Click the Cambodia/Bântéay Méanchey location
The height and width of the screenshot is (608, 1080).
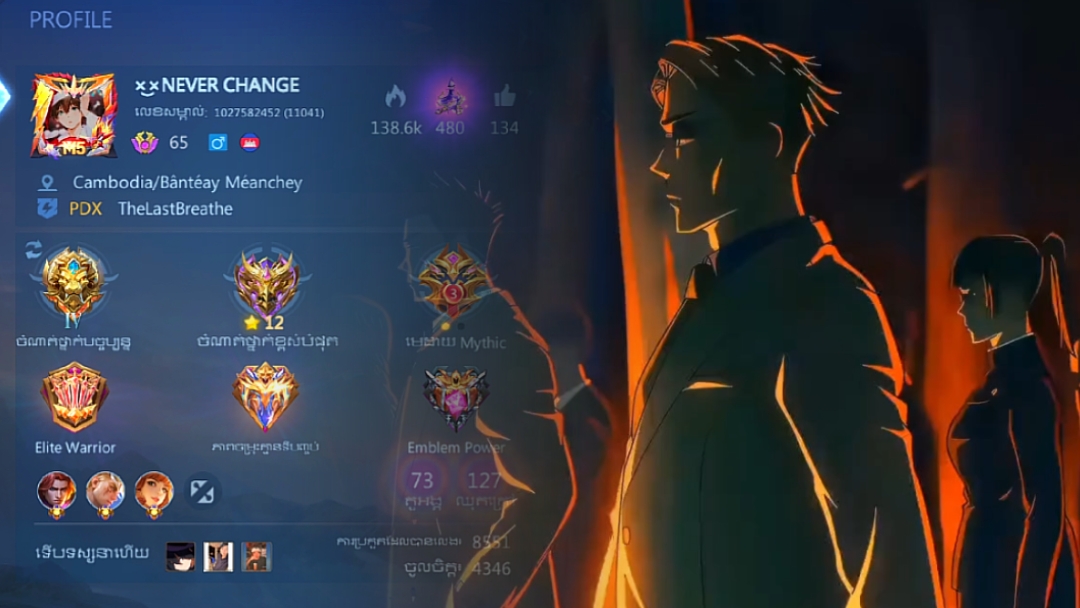pos(186,183)
